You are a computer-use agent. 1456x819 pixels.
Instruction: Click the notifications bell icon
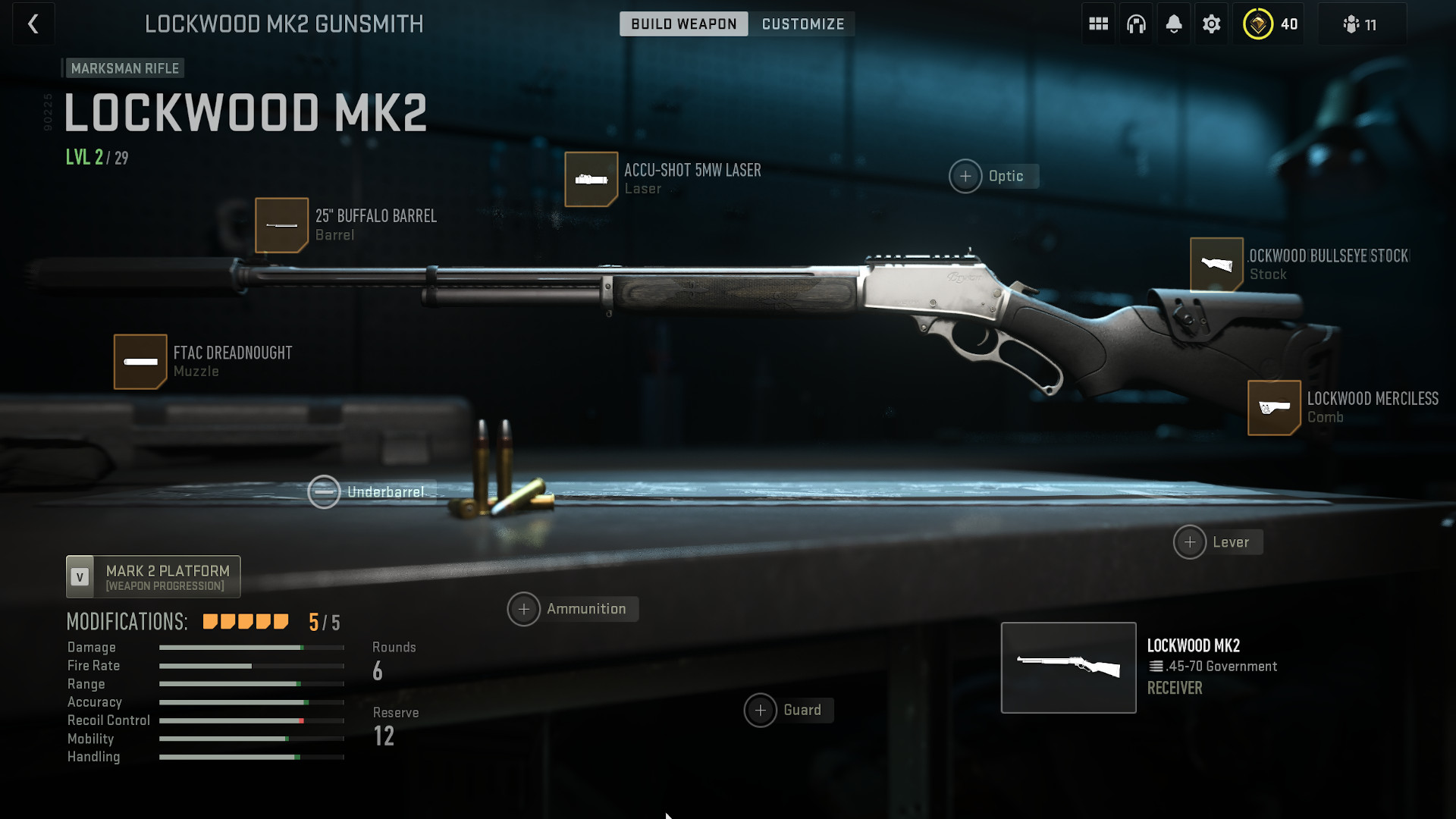pos(1173,24)
